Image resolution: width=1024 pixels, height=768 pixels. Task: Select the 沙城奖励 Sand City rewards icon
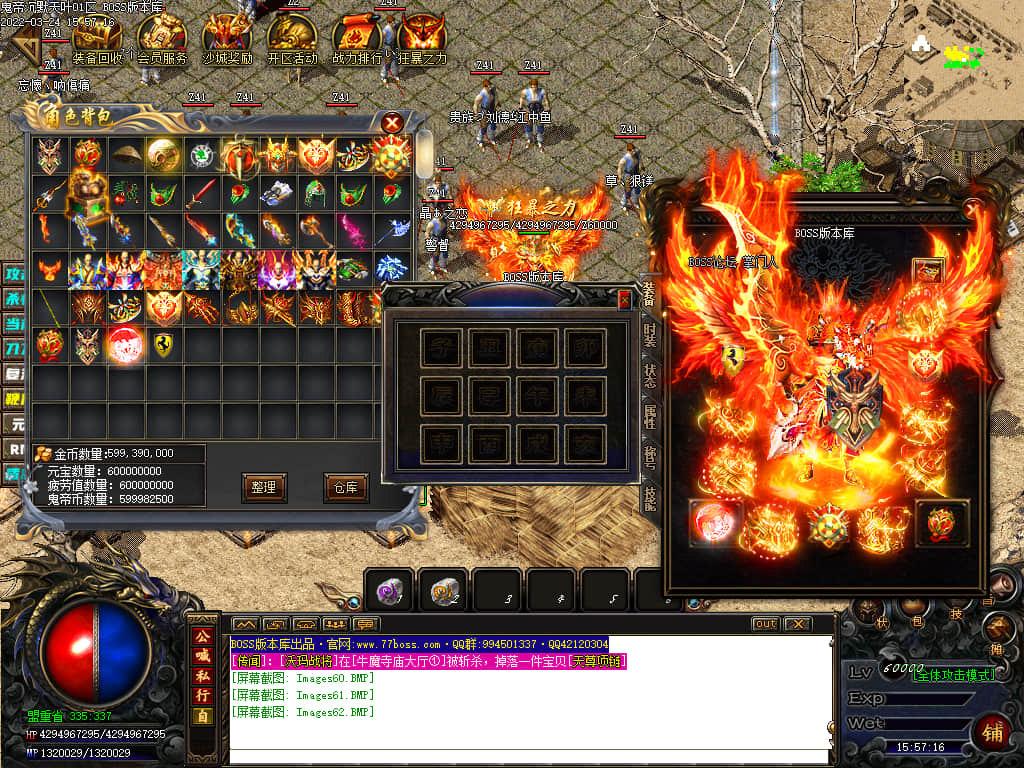(x=228, y=41)
